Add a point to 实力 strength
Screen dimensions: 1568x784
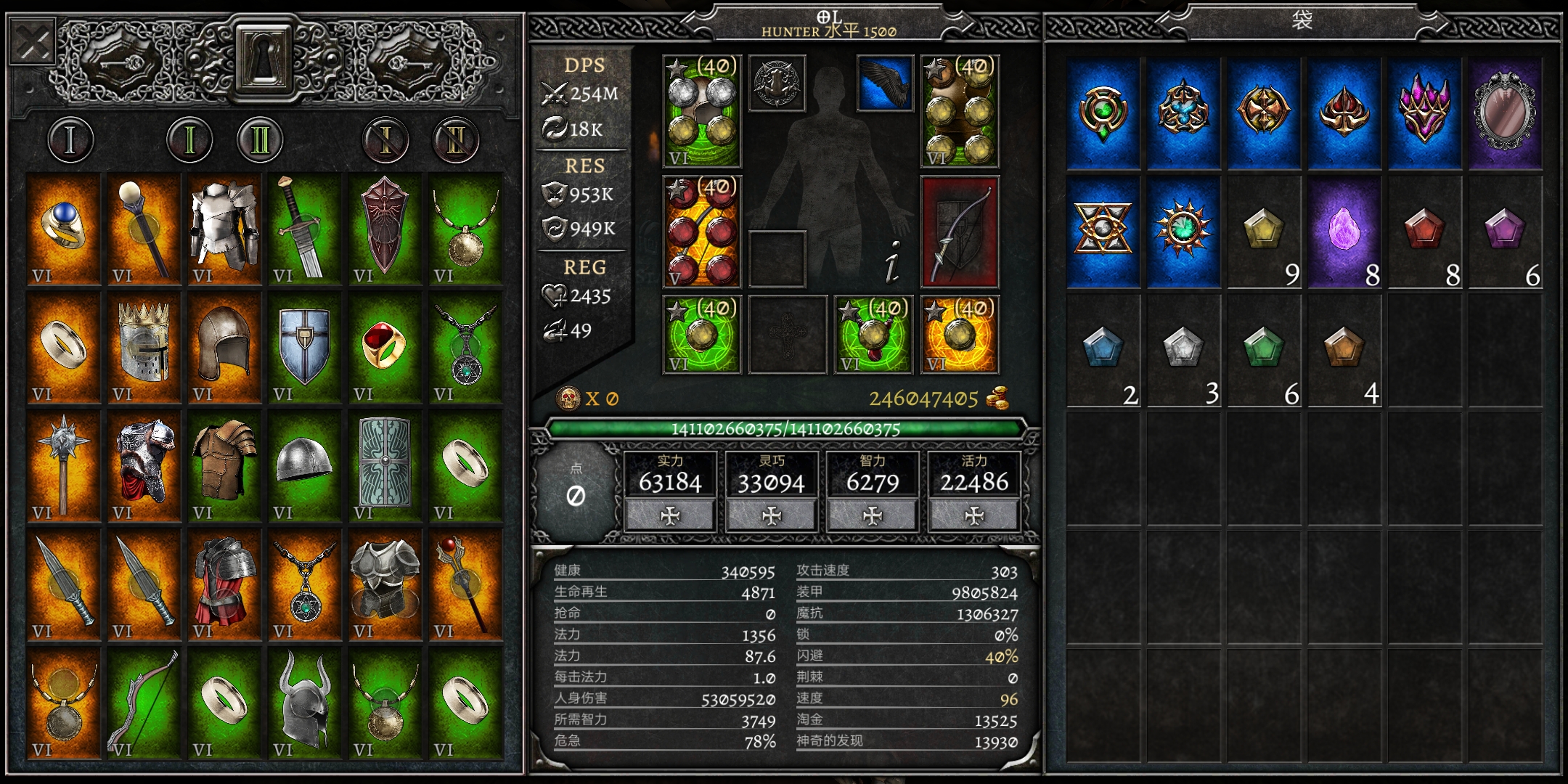click(670, 515)
